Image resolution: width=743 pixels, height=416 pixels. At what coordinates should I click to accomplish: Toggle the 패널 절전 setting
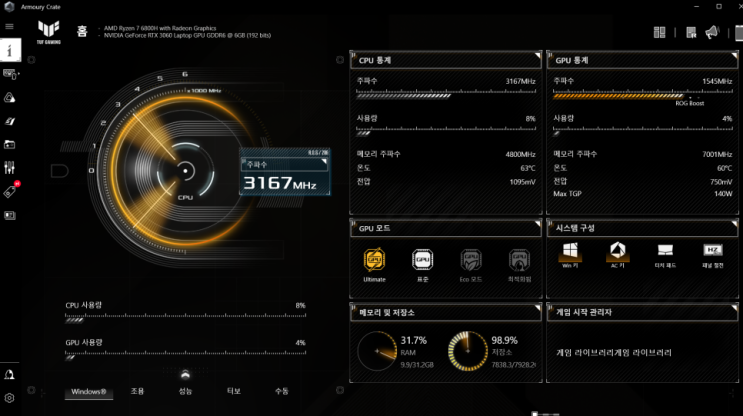[x=713, y=251]
